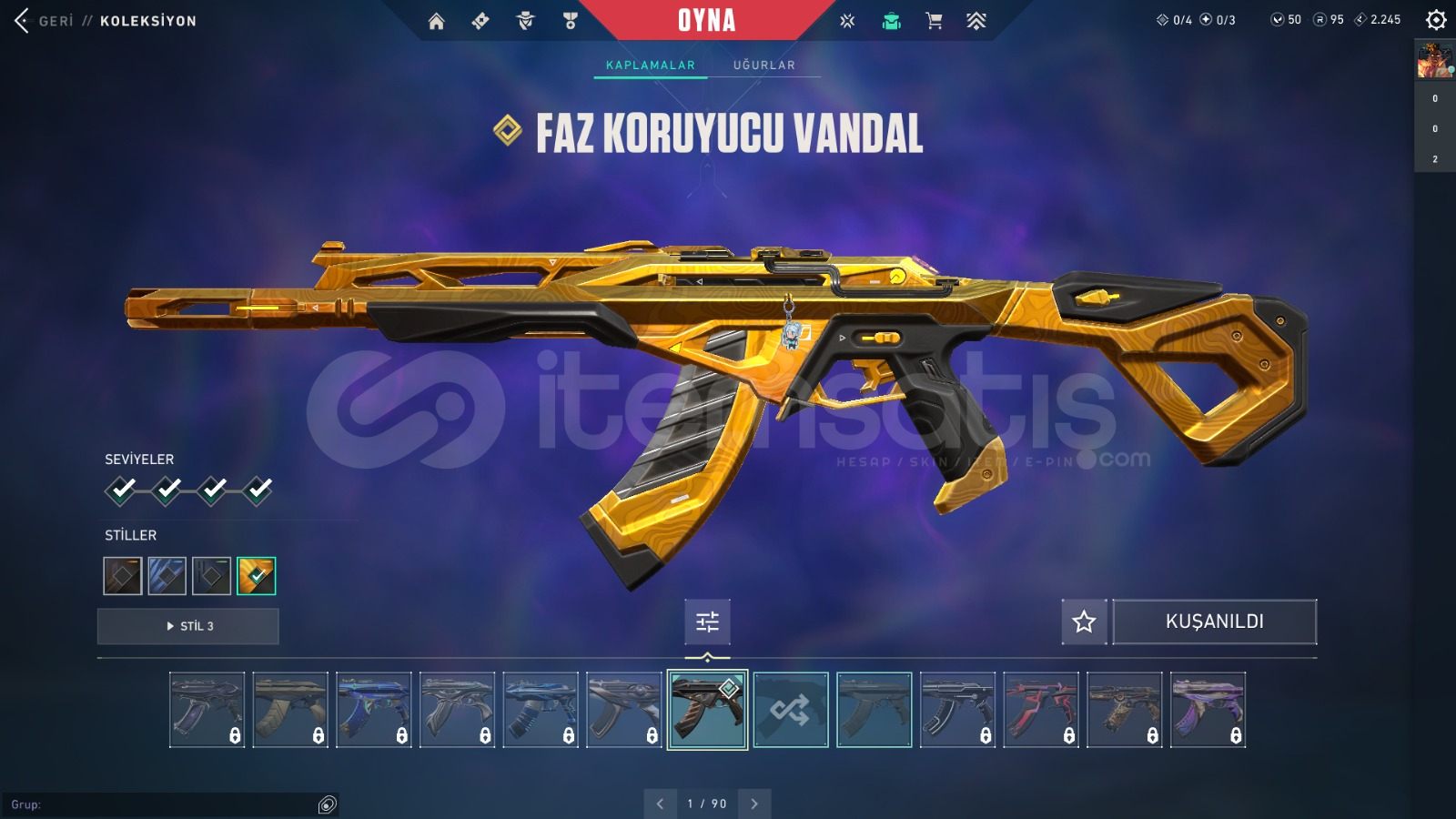The width and height of the screenshot is (1456, 819).
Task: Switch to the UĞURLAR tab
Action: (764, 65)
